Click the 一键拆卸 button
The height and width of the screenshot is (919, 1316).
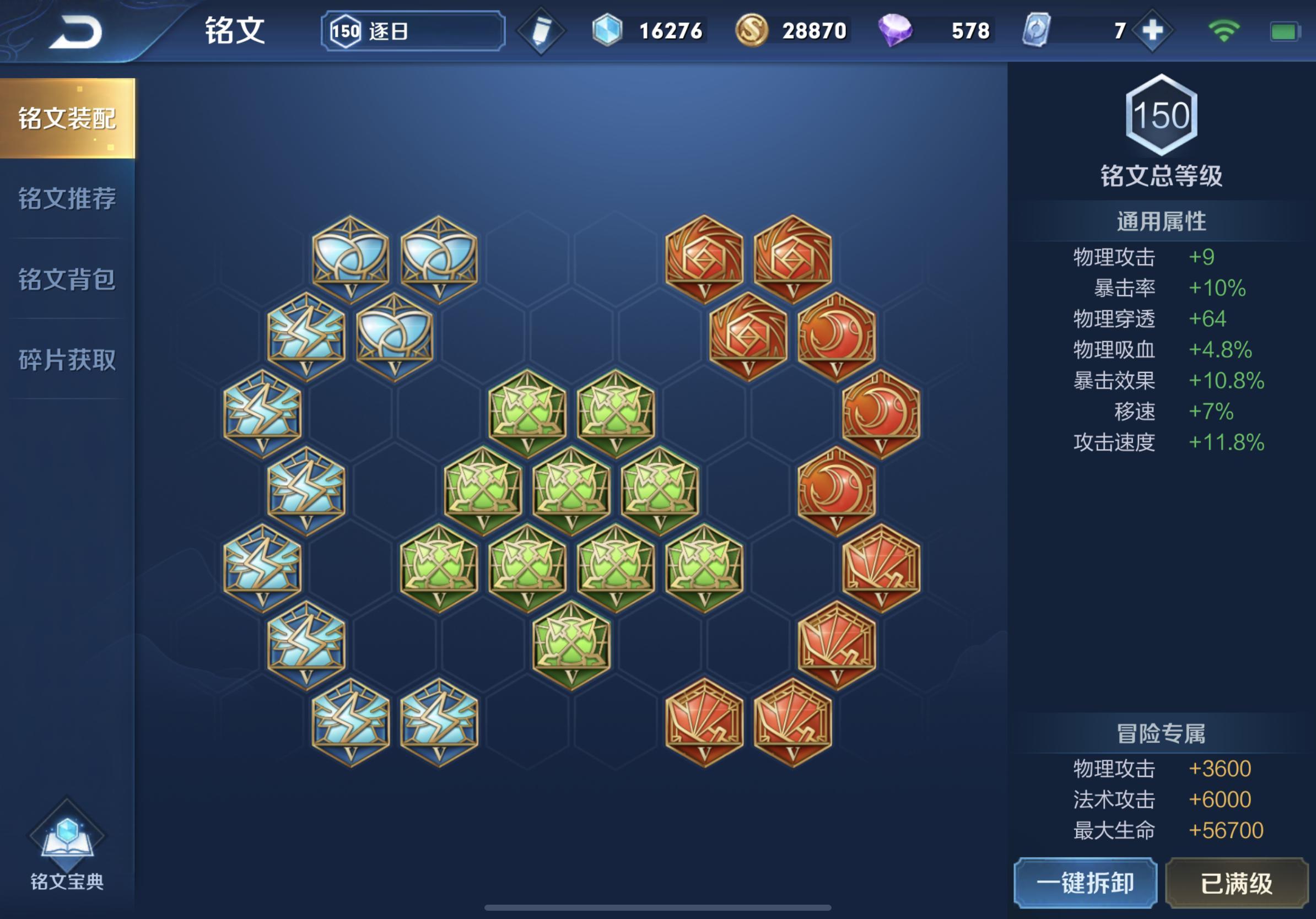tap(1085, 883)
